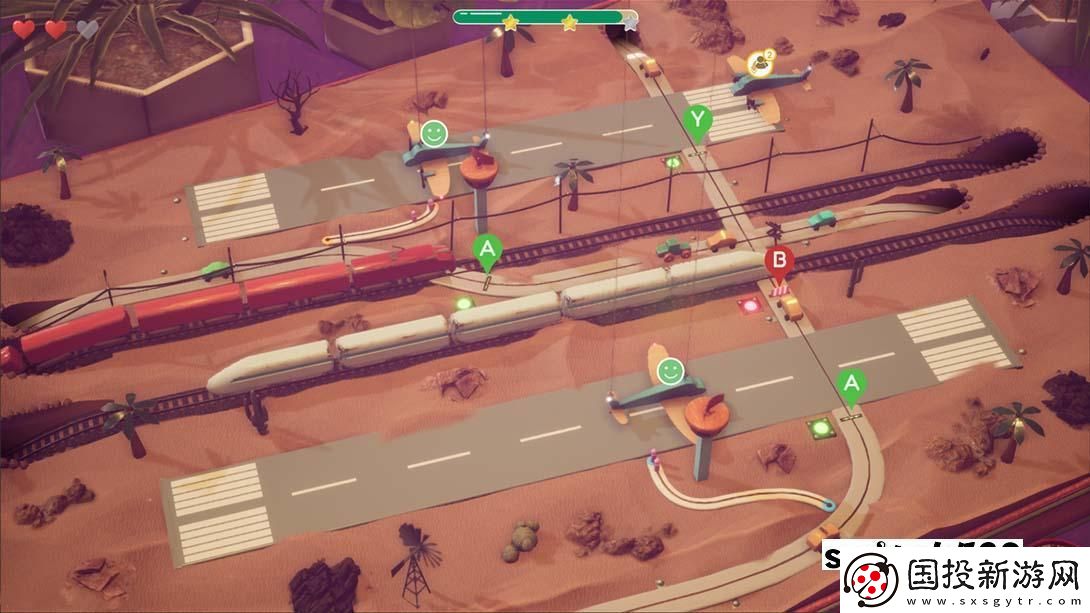1090x613 pixels.
Task: Select the green A marker near the lower runway
Action: point(851,384)
